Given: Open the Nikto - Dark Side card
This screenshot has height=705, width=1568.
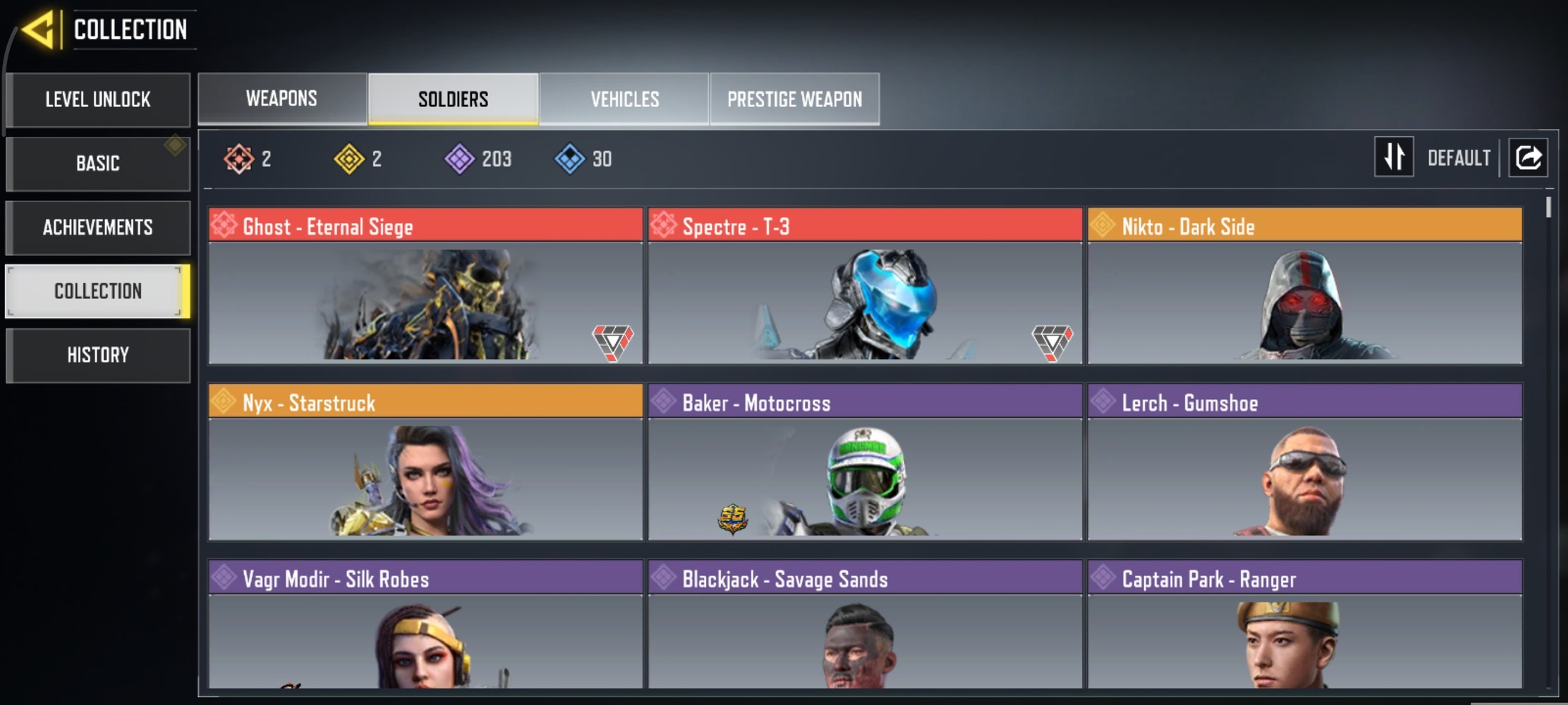Looking at the screenshot, I should point(1304,286).
